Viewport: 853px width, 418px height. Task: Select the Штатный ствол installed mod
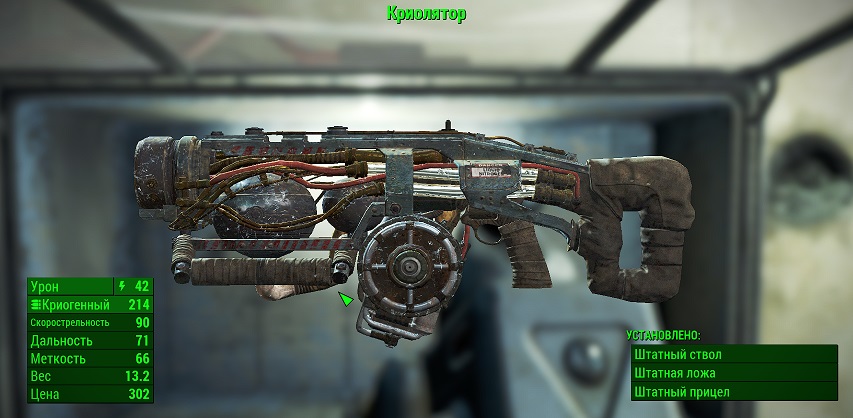733,355
